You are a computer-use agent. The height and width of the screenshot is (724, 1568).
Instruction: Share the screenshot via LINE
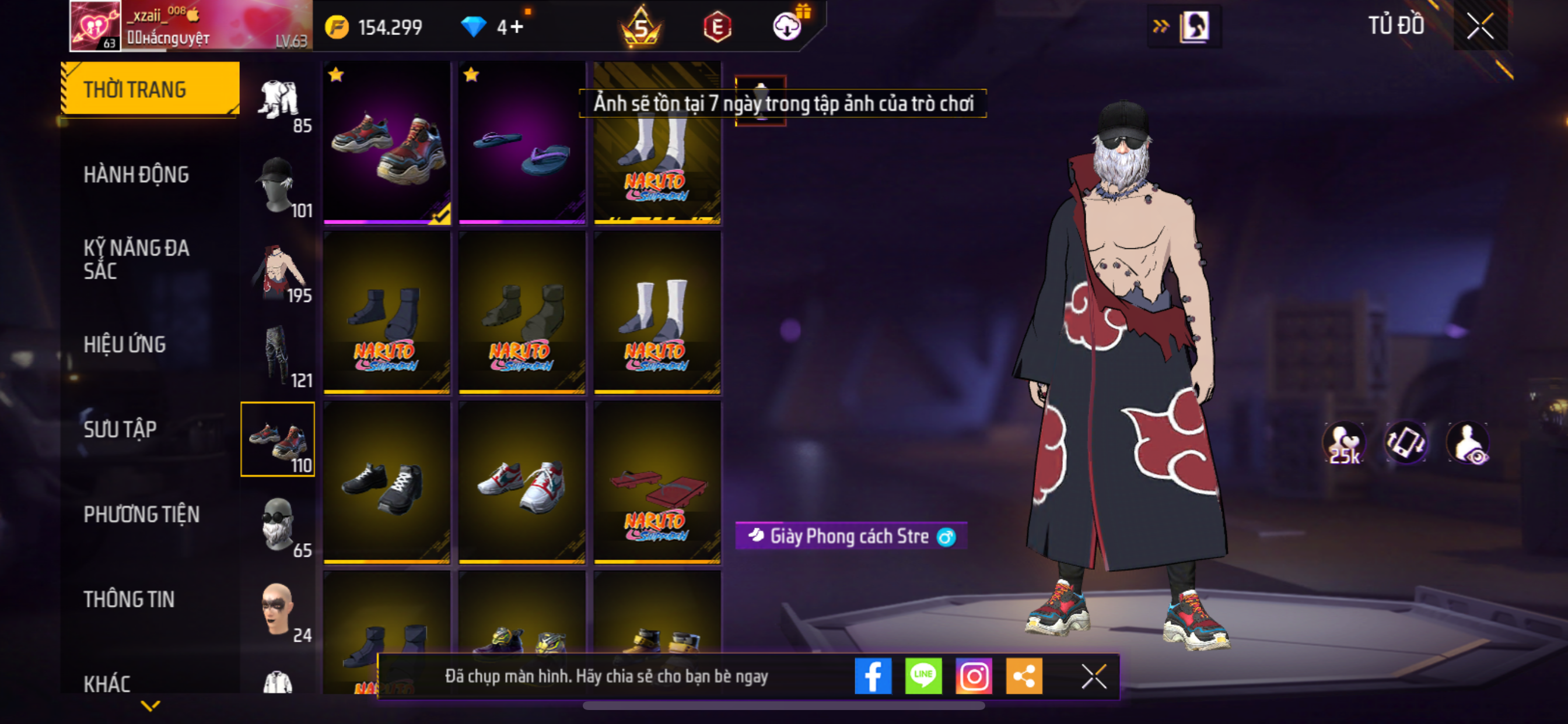(x=923, y=676)
